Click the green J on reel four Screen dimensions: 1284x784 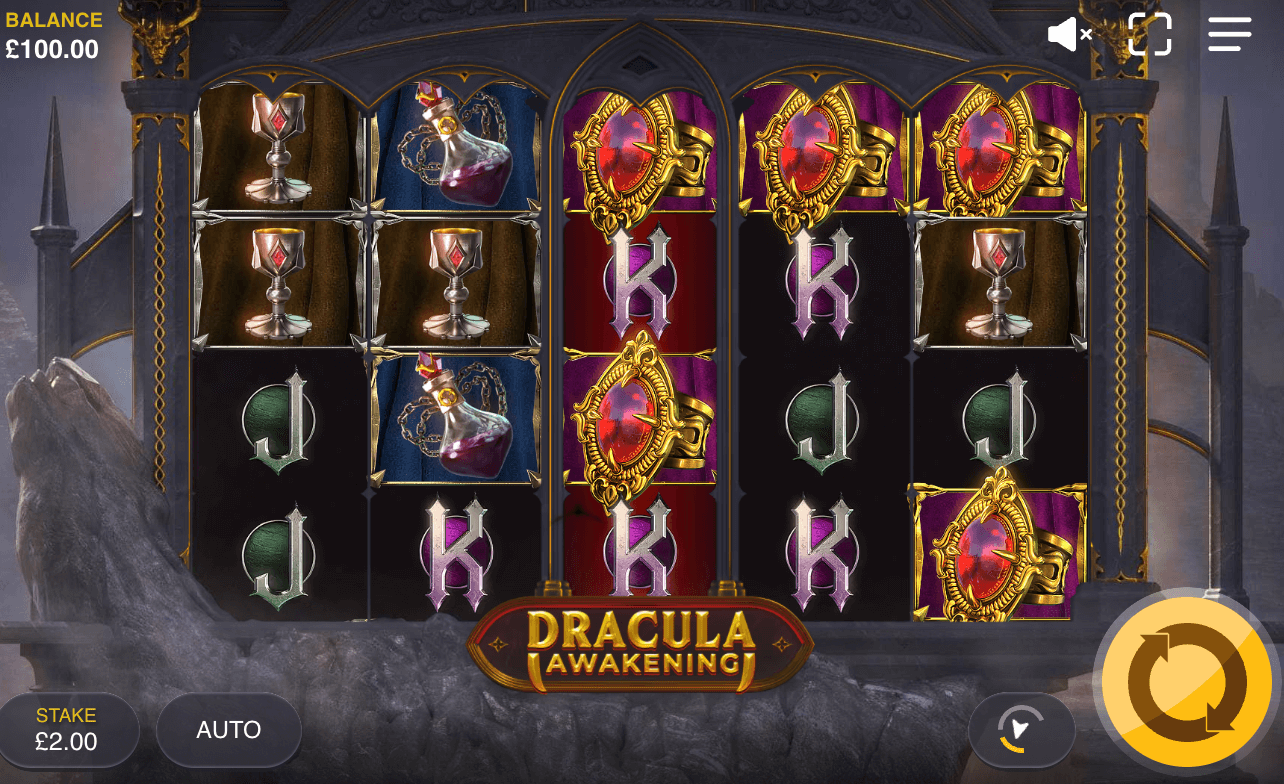pyautogui.click(x=820, y=420)
